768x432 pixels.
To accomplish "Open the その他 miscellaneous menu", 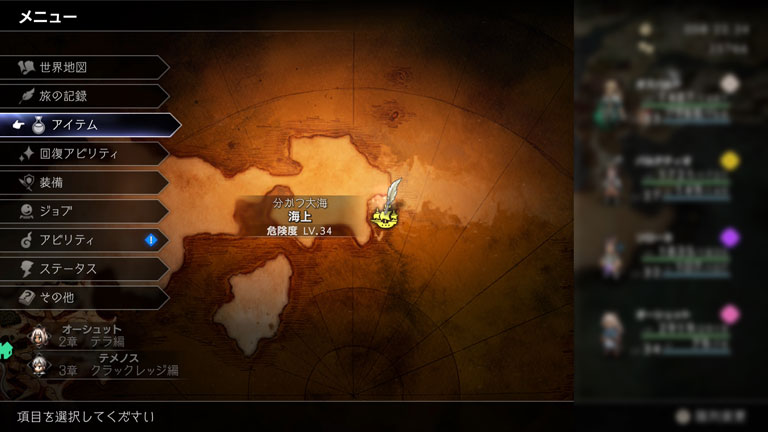I will click(85, 298).
